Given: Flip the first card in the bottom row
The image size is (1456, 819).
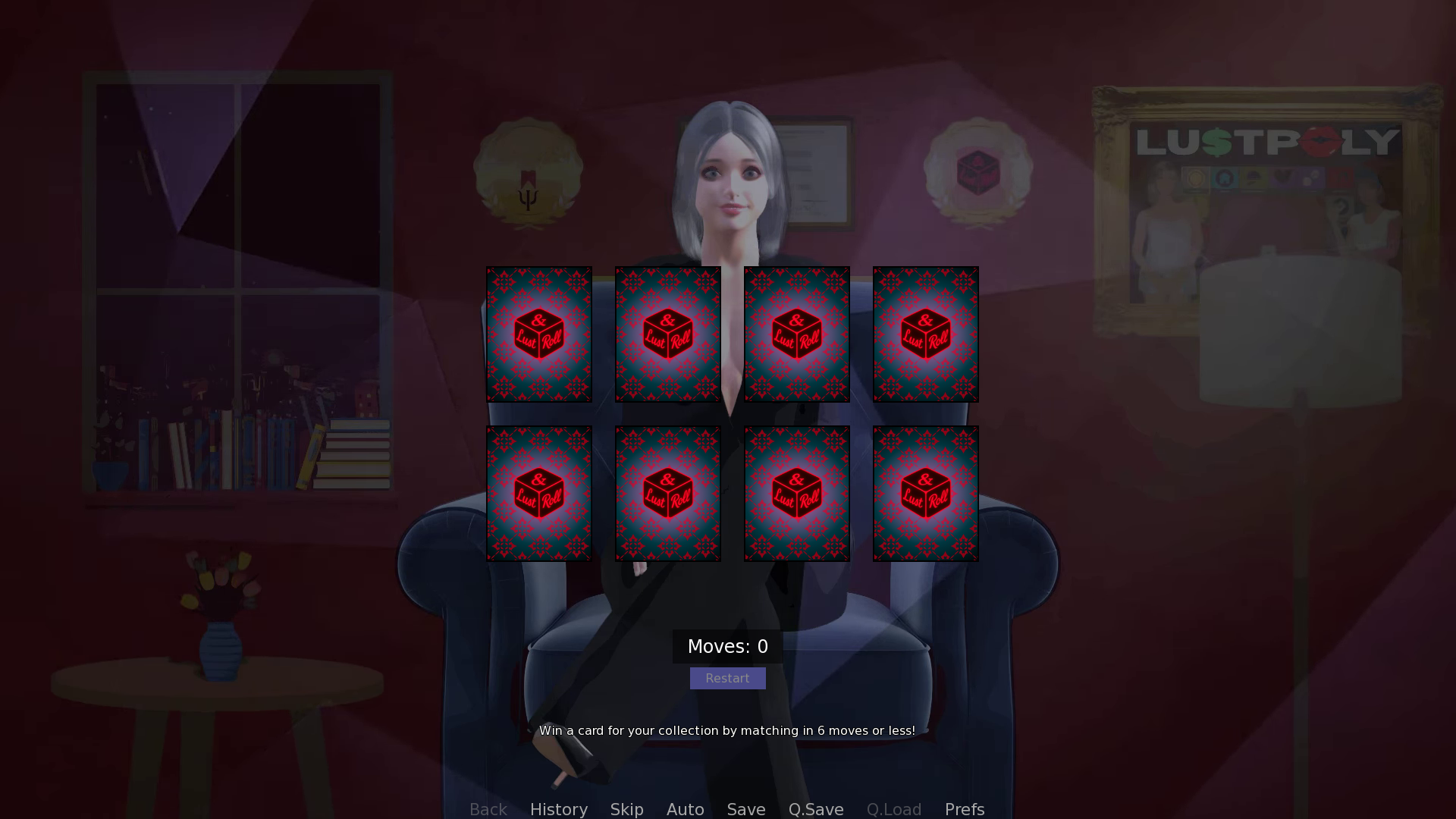Looking at the screenshot, I should [x=539, y=493].
